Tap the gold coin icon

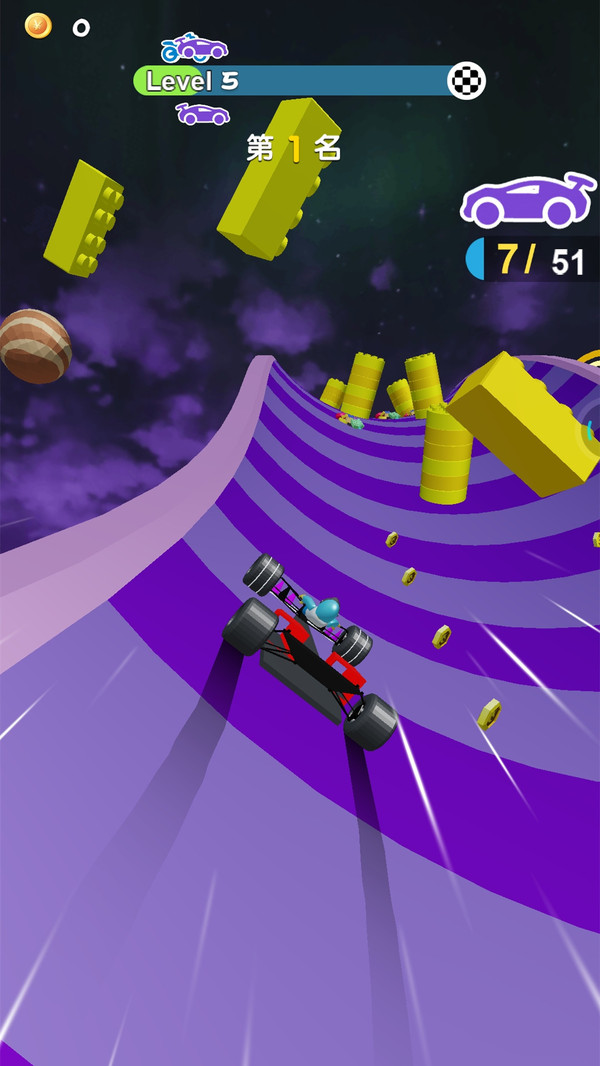[38, 26]
